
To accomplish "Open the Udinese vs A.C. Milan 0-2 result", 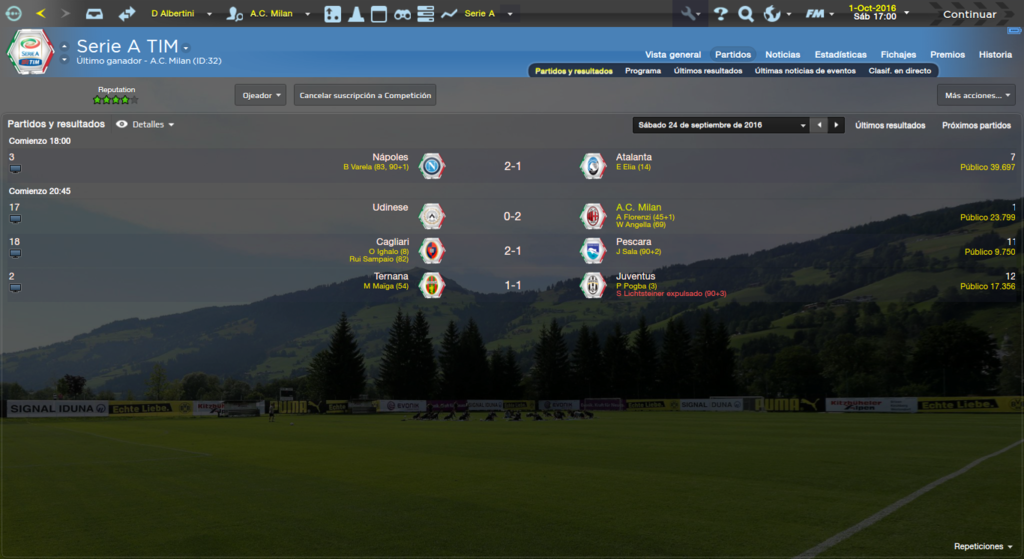I will coord(512,216).
